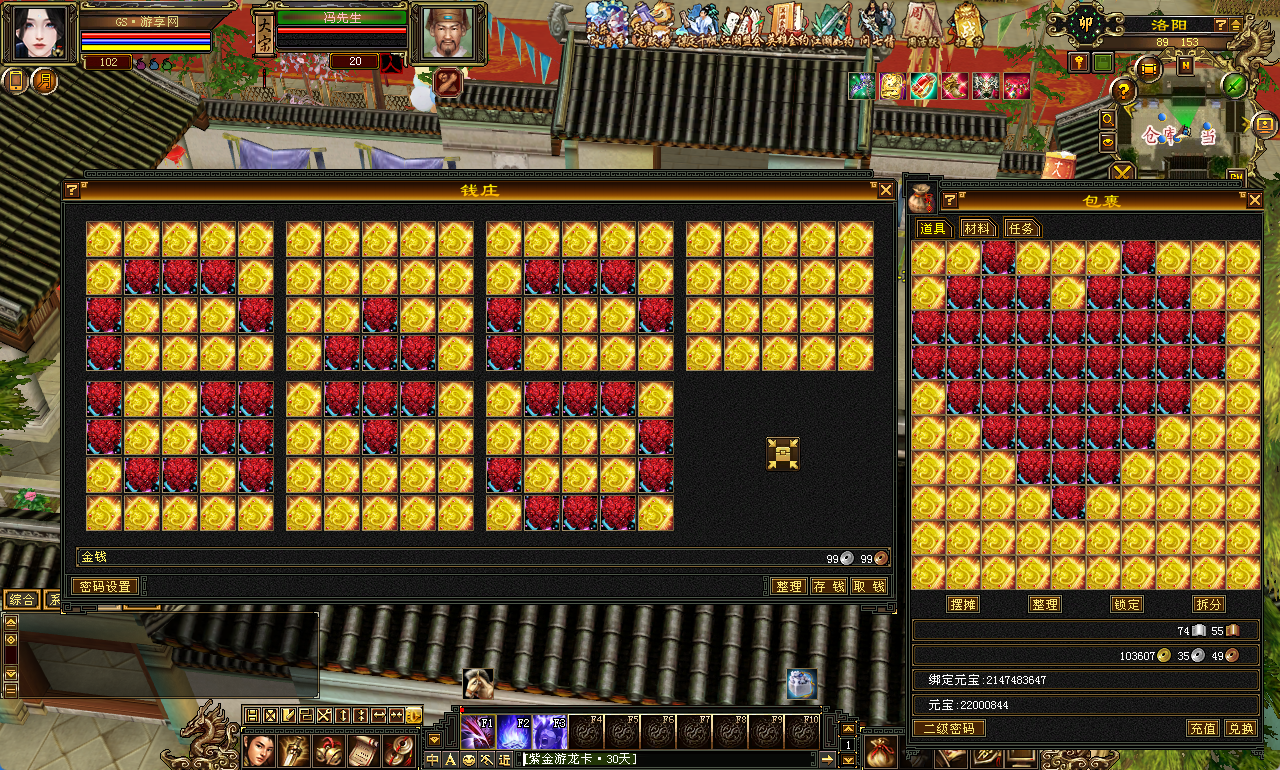Close the 包裹 inventory window
The height and width of the screenshot is (770, 1280).
1254,200
